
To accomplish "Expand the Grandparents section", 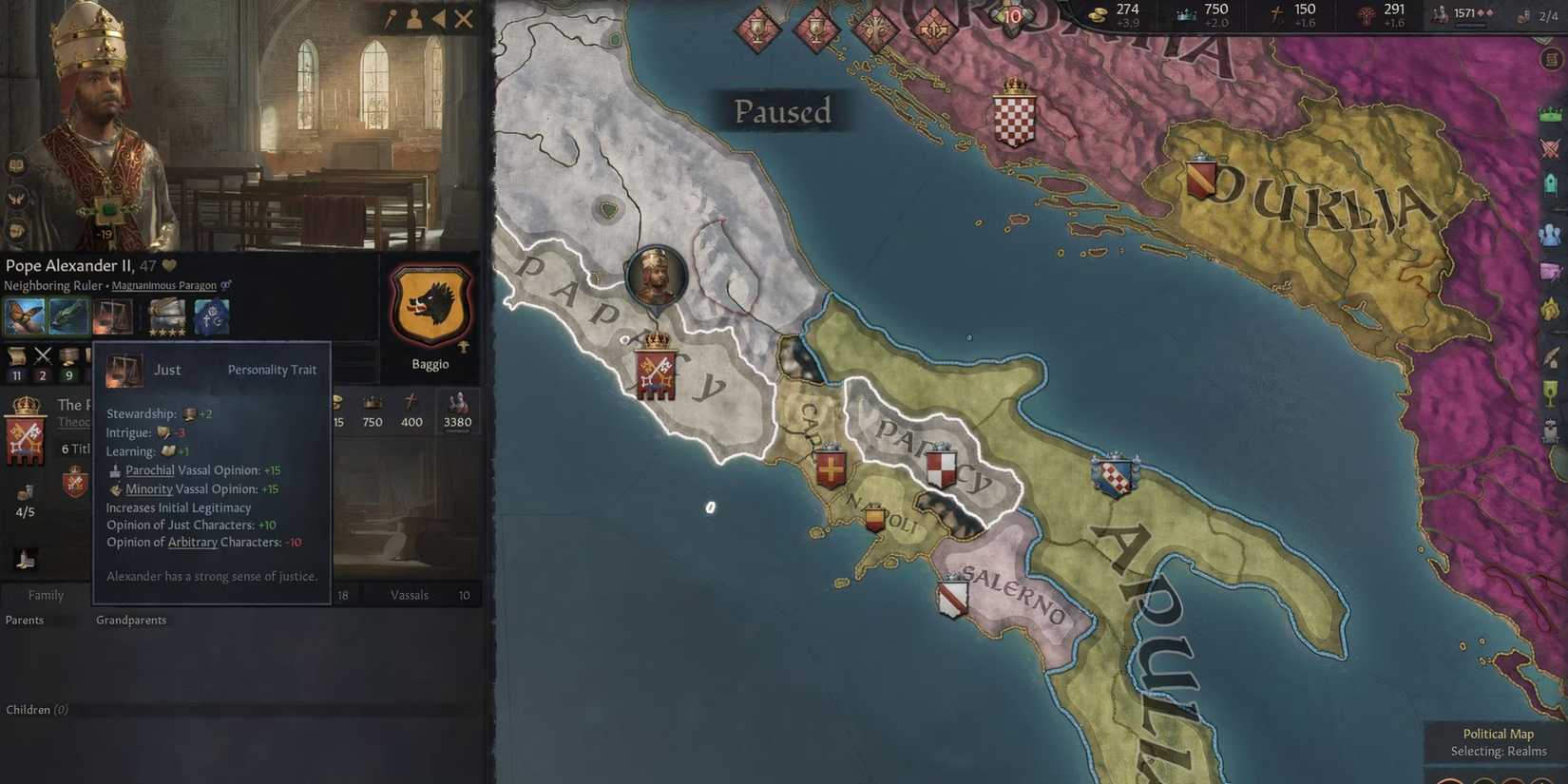I will tap(130, 619).
